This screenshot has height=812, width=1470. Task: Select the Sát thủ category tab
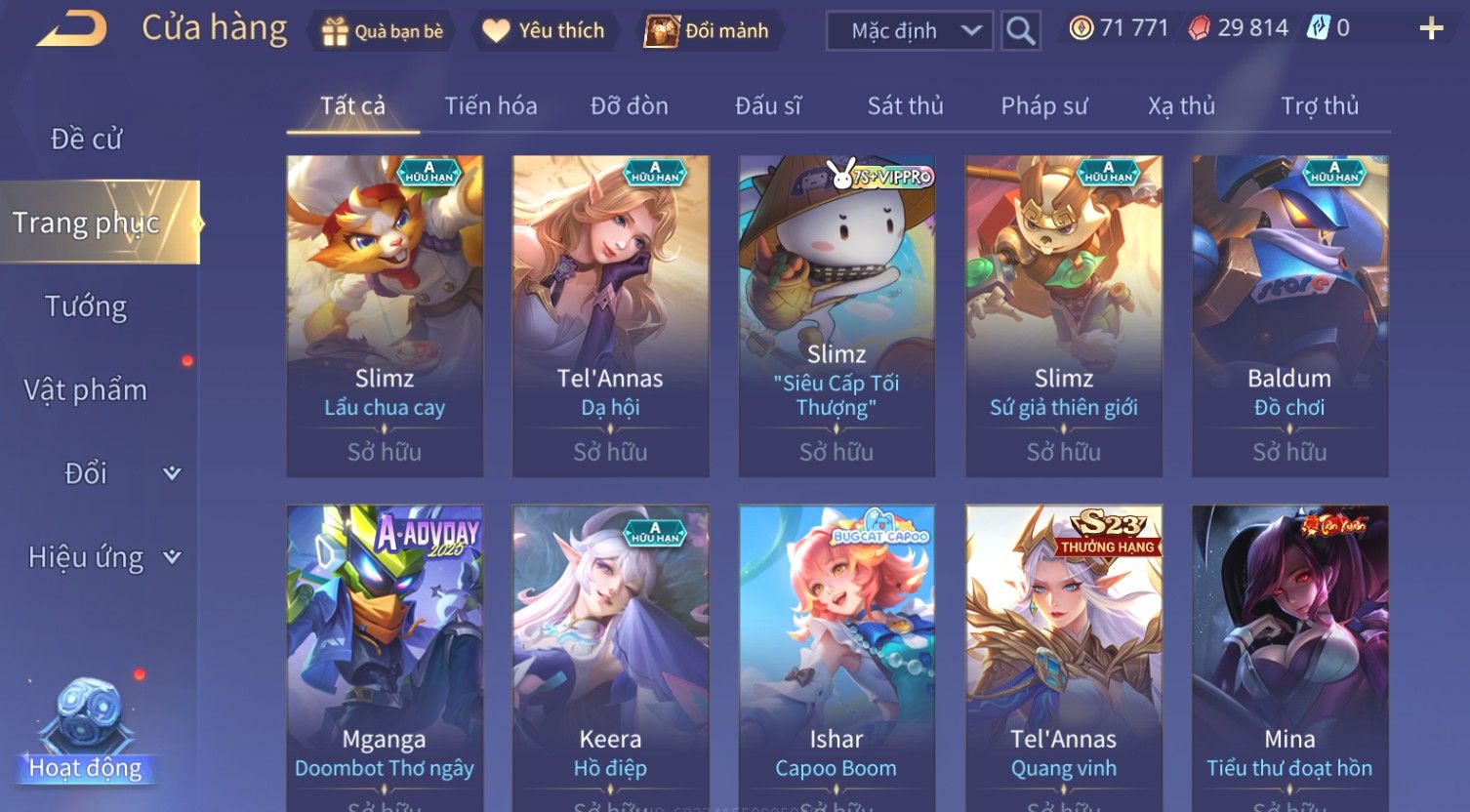pyautogui.click(x=906, y=105)
